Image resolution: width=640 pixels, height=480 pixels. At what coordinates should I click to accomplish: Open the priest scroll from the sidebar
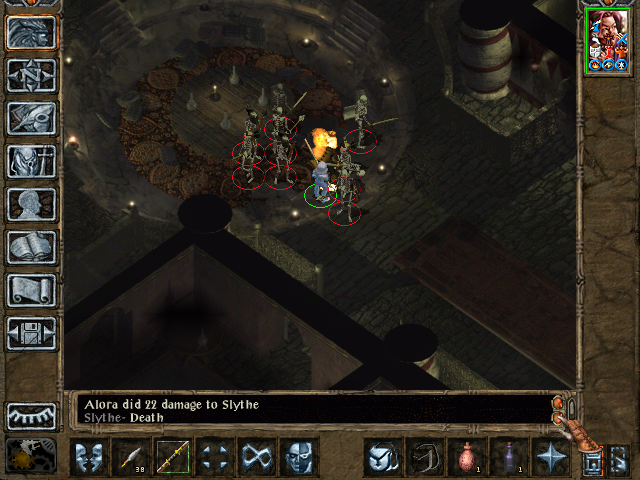[x=31, y=290]
